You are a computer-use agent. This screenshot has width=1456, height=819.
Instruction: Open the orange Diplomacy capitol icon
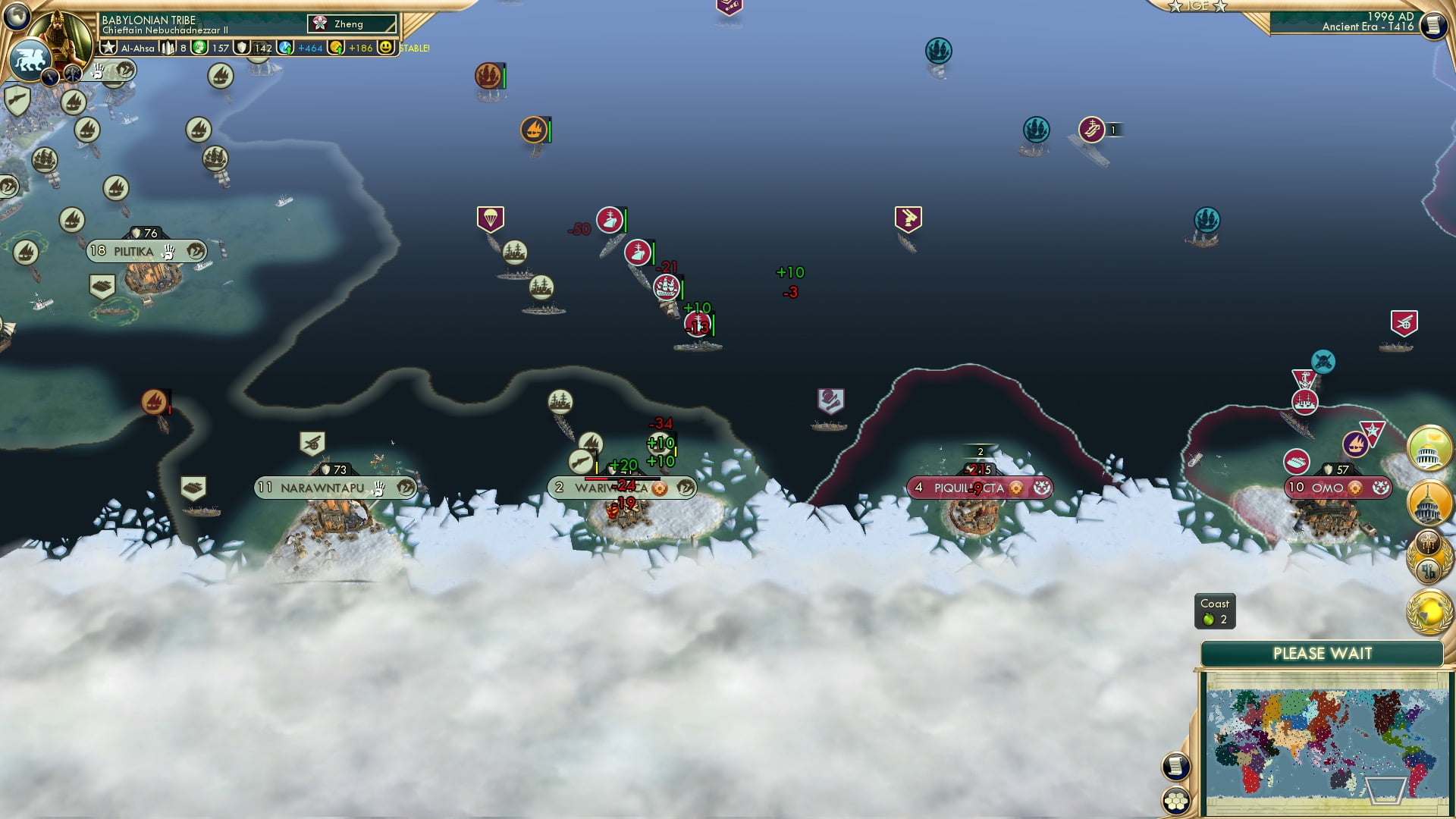(1429, 502)
